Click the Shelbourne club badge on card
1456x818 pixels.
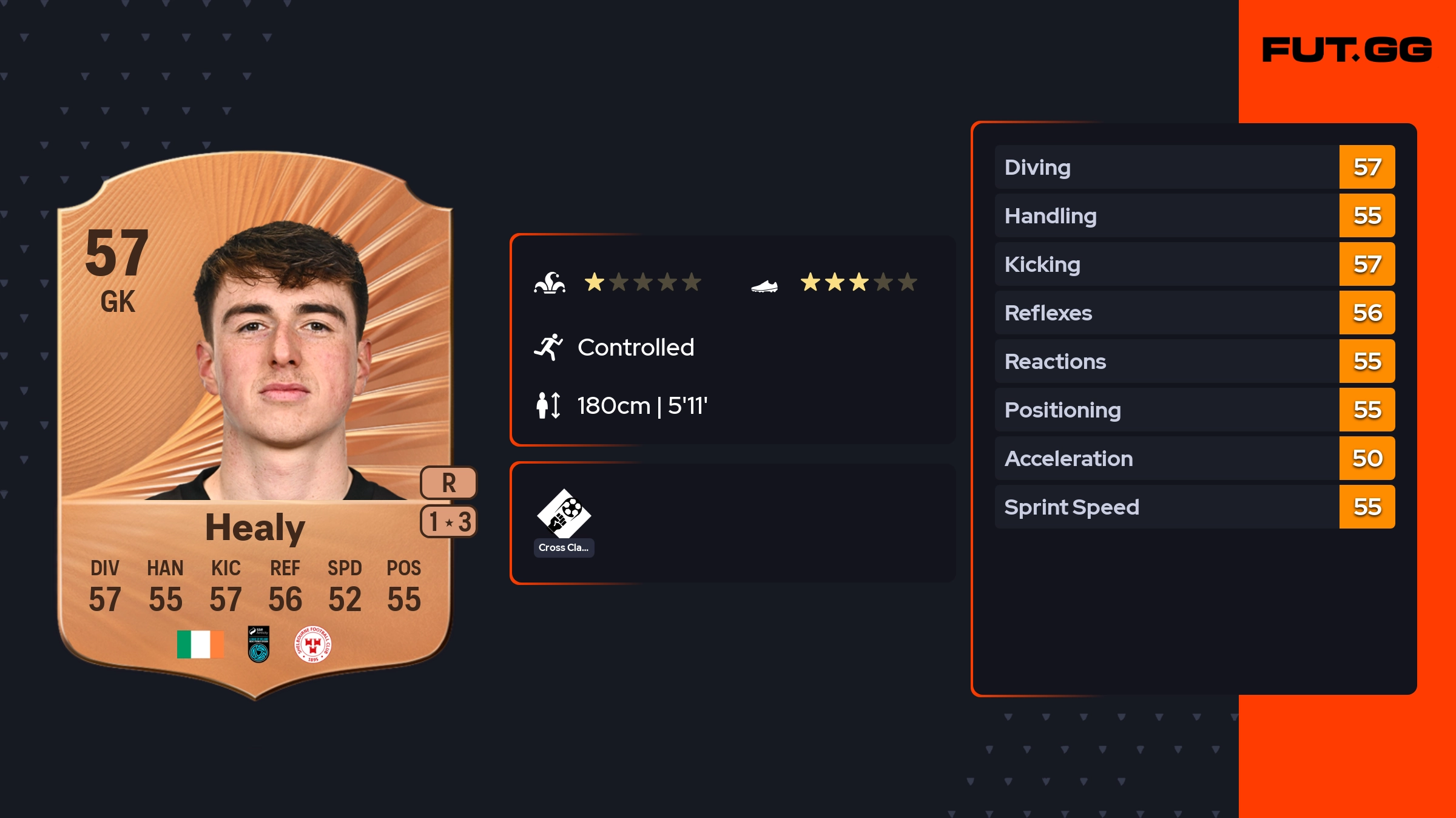(x=312, y=644)
